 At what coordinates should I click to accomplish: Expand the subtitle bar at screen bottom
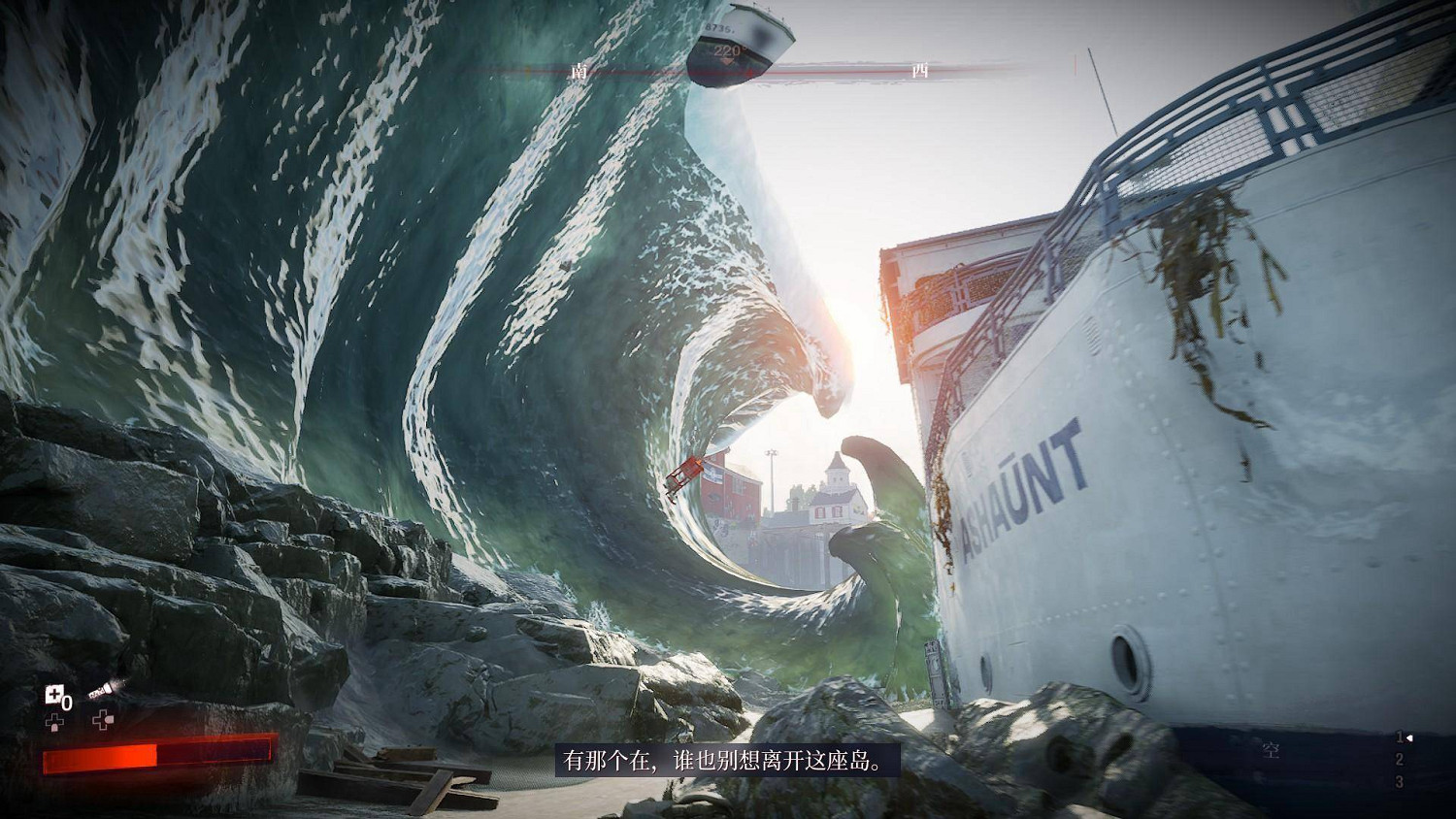pos(728,762)
